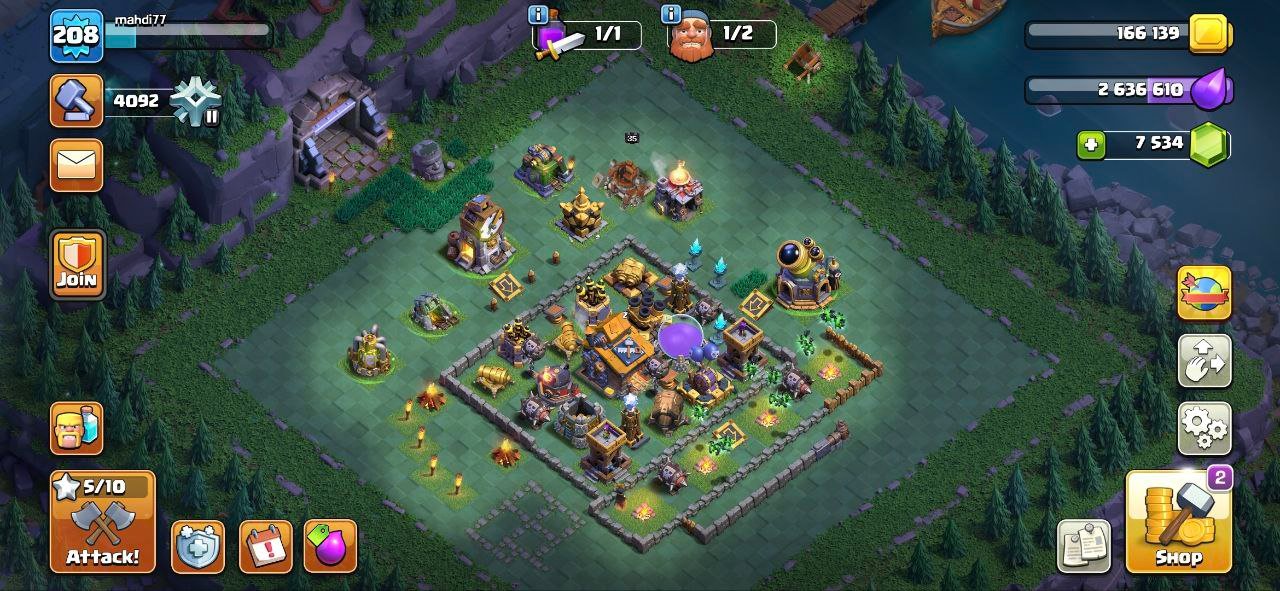This screenshot has width=1280, height=591.
Task: Tap the gold coin storage icon
Action: [1211, 34]
